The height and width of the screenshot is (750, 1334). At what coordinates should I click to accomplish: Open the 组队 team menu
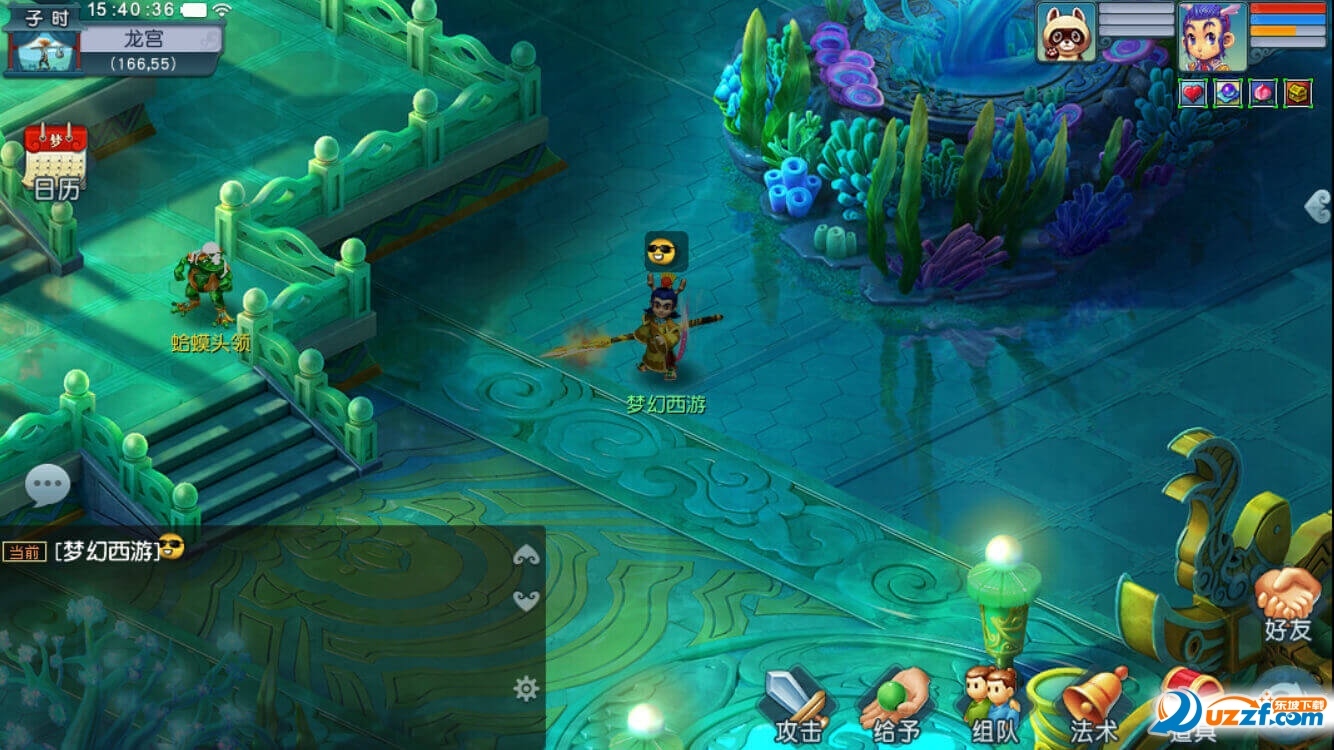992,707
